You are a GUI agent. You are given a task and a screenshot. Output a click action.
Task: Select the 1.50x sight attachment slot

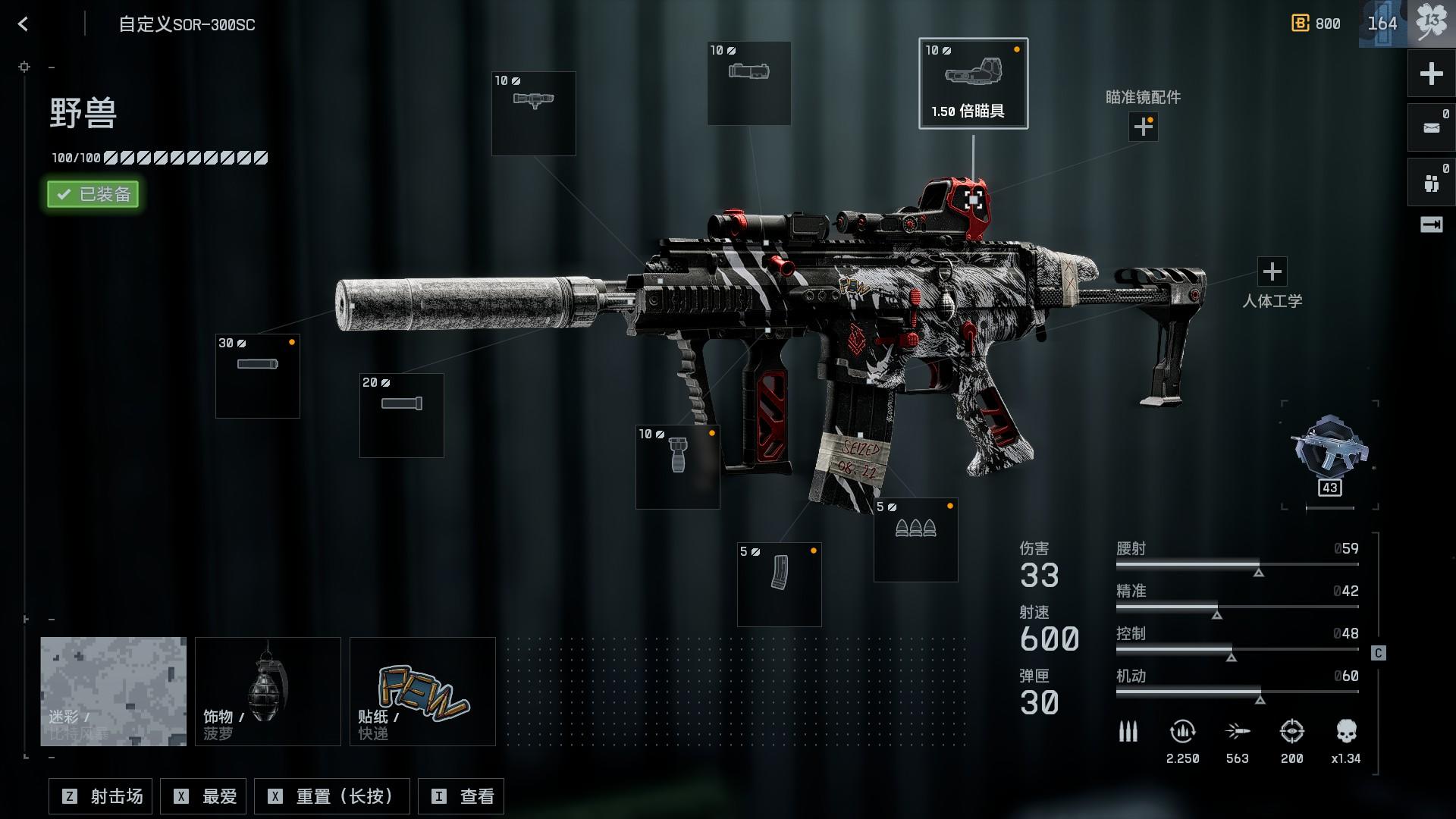pyautogui.click(x=973, y=83)
